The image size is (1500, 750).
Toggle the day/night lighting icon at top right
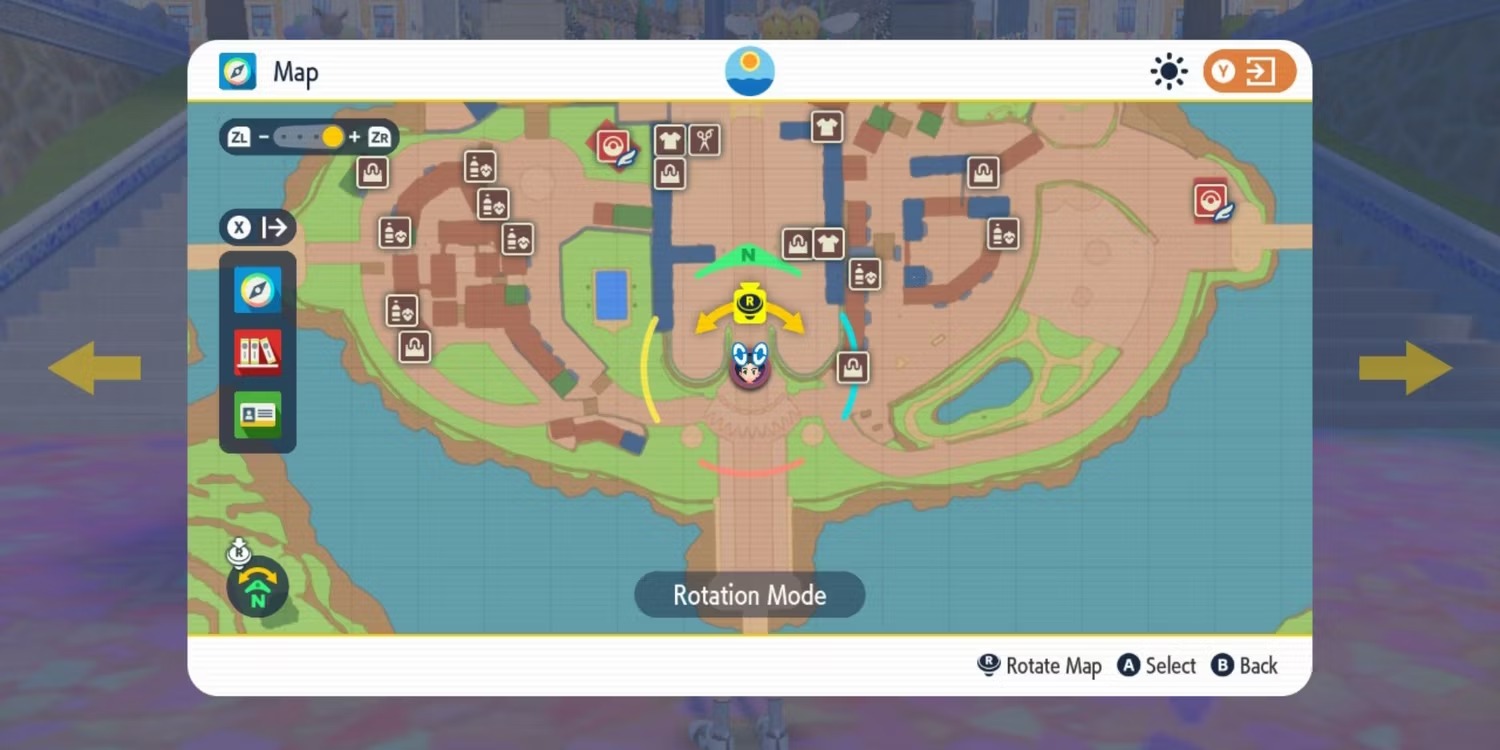tap(1168, 70)
